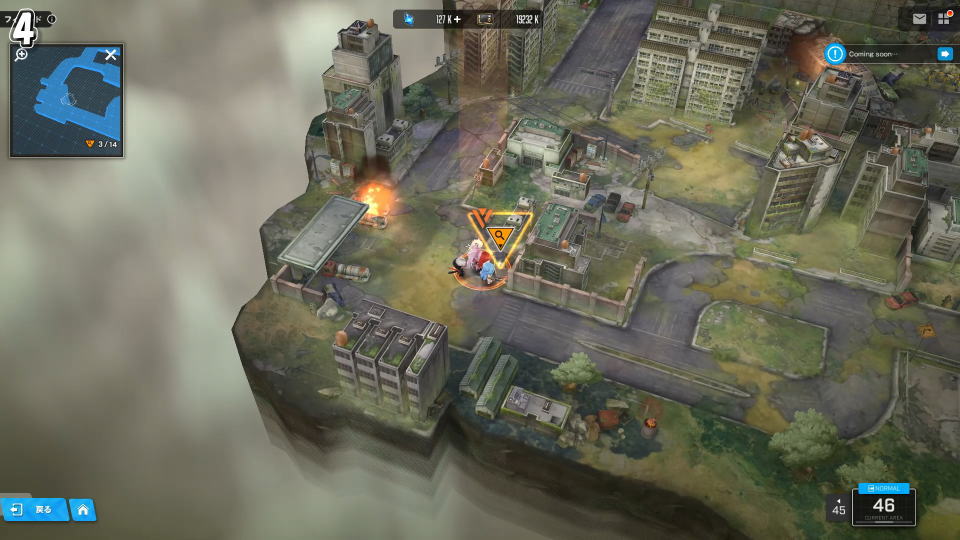Select current area 46 panel
960x540 pixels.
(x=883, y=506)
